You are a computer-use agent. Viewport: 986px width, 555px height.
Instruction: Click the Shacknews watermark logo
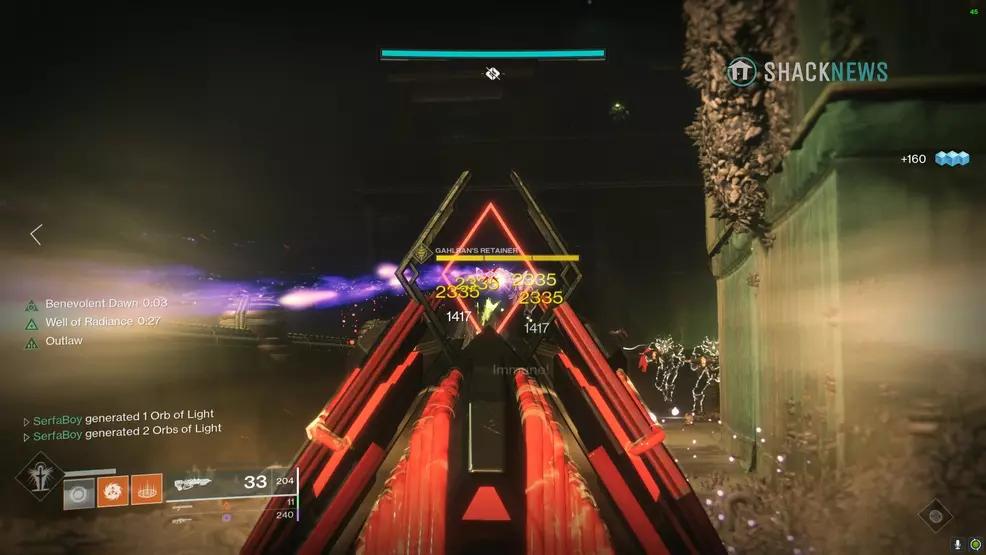tap(807, 72)
